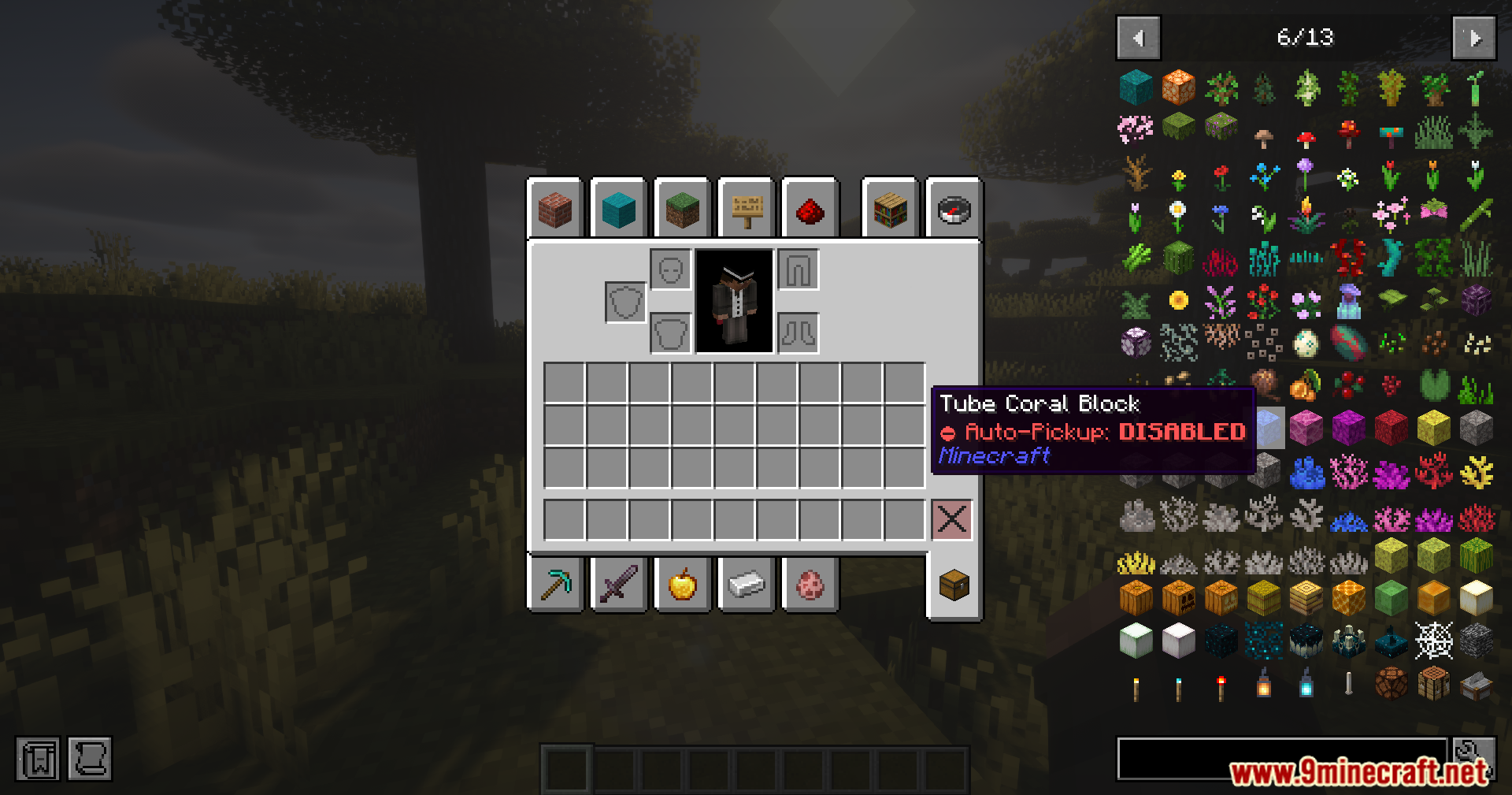Click the red X destroy-item button

click(x=952, y=519)
